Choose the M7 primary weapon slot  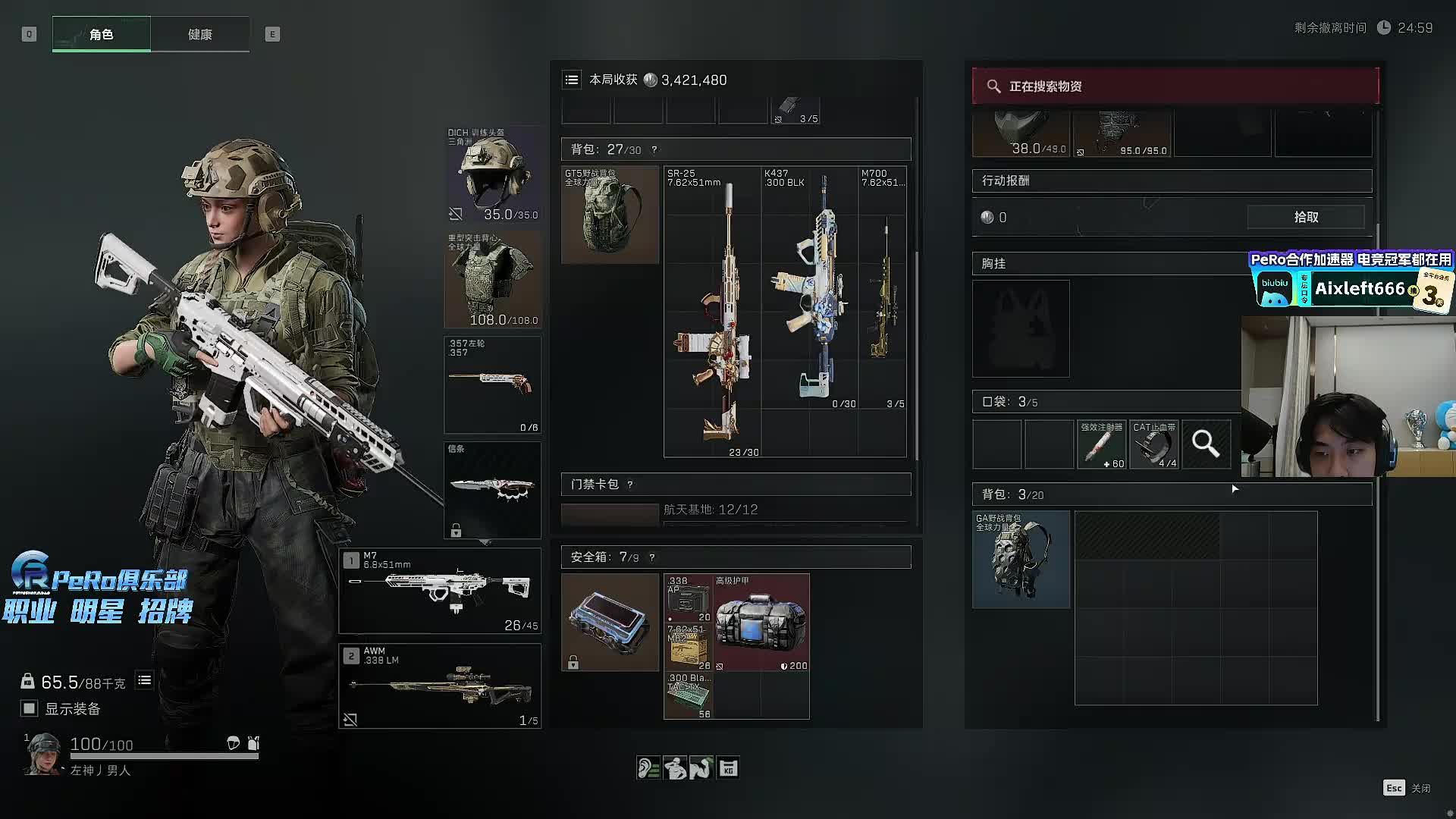tap(440, 591)
